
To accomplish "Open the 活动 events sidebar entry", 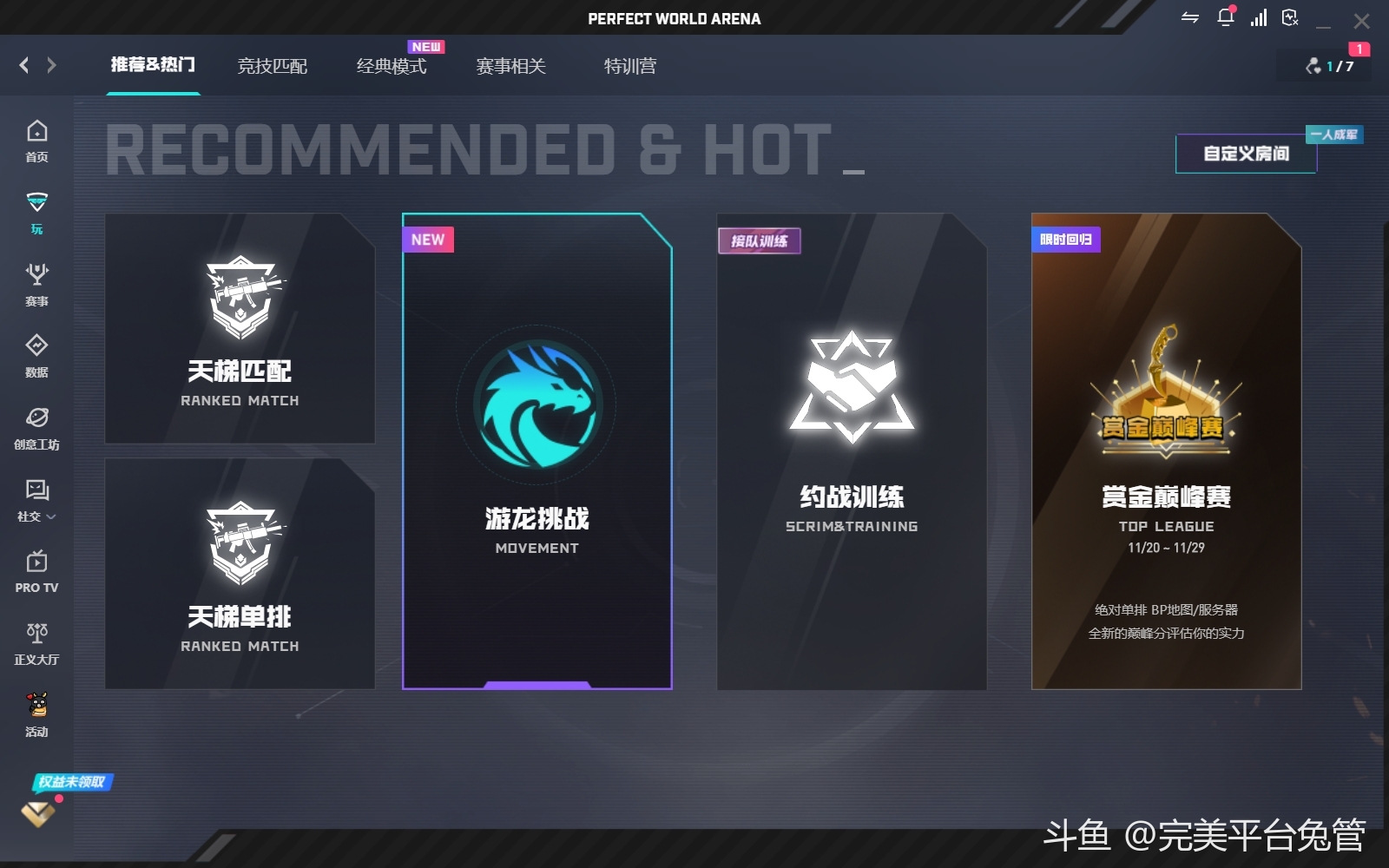I will (36, 715).
